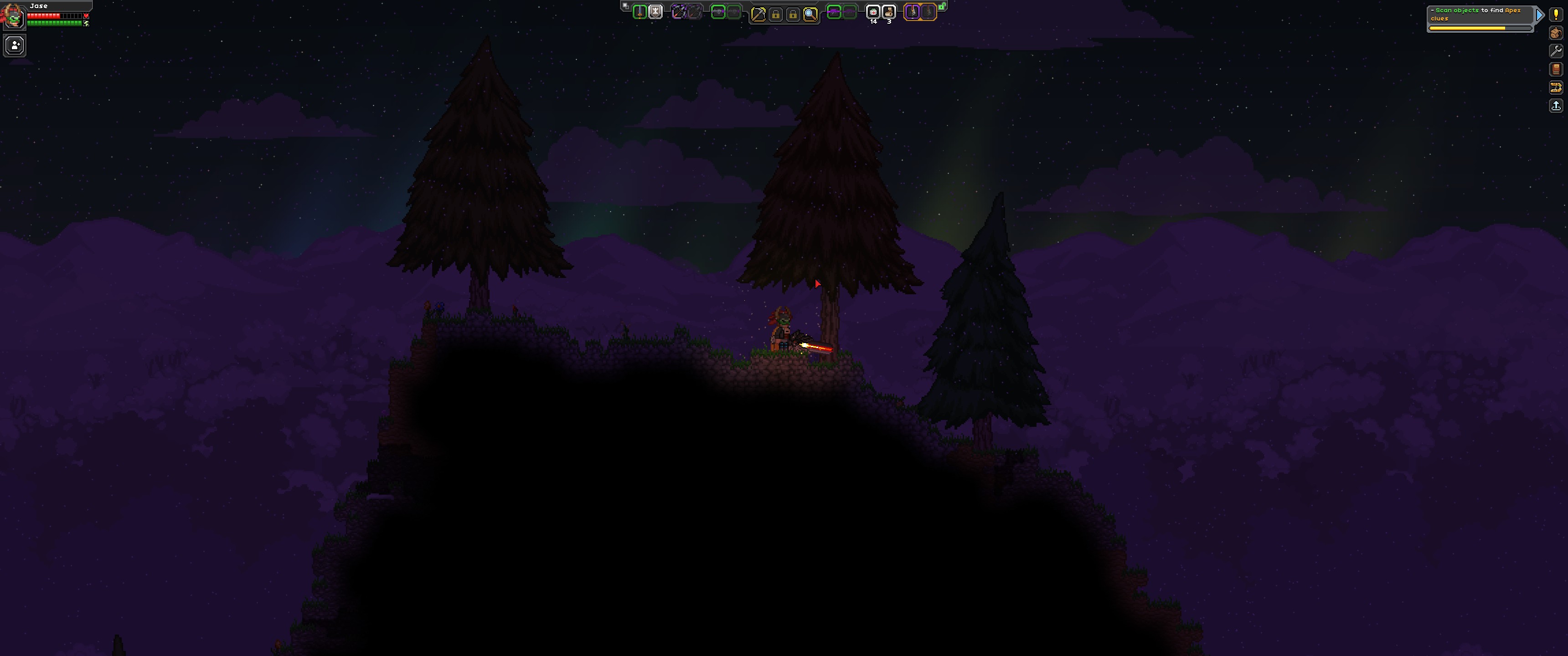1568x656 pixels.
Task: Equip the pickaxe tool slot
Action: pyautogui.click(x=758, y=14)
